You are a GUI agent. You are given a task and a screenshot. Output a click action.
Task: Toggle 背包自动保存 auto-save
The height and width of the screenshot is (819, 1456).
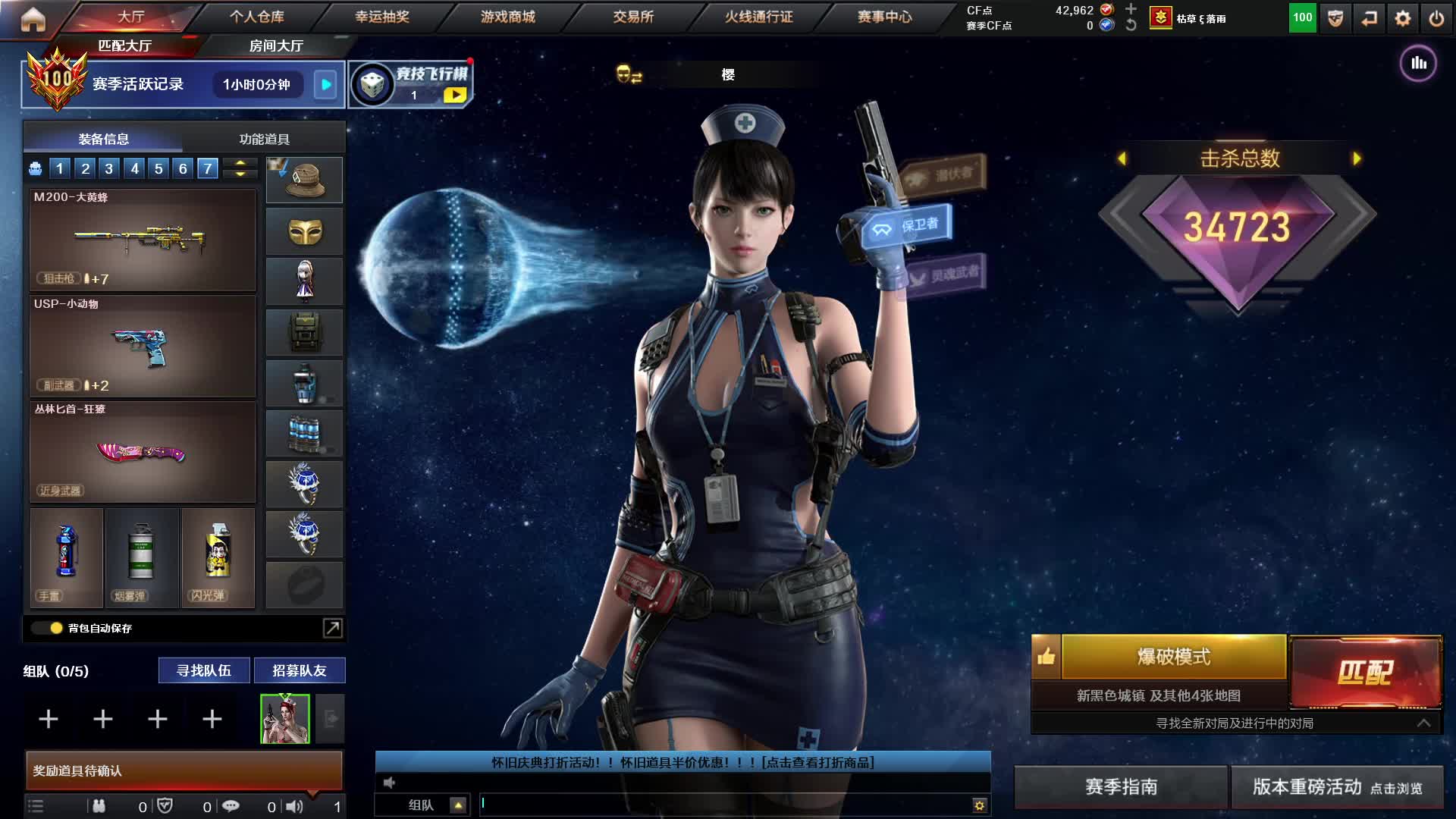[55, 628]
